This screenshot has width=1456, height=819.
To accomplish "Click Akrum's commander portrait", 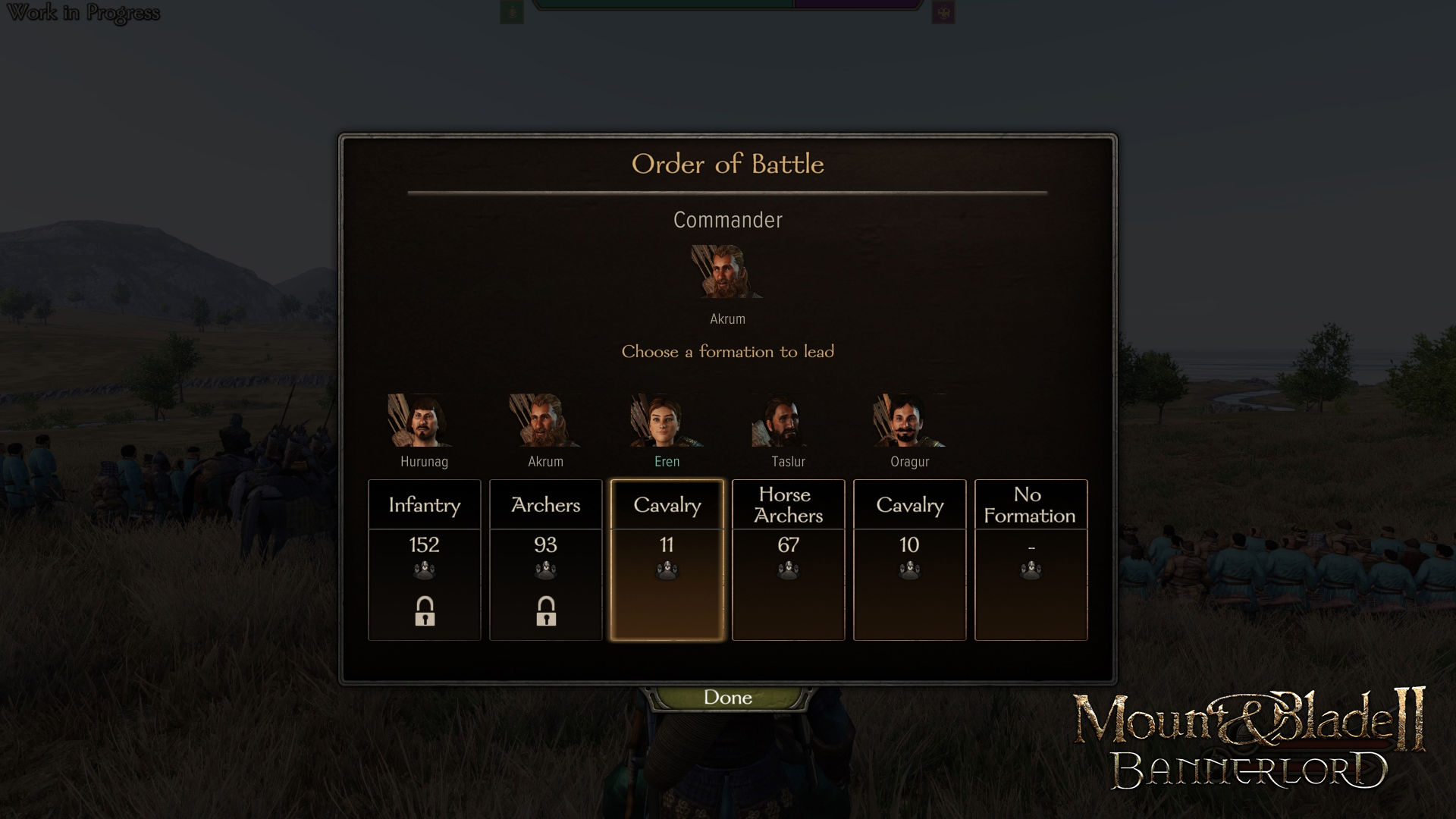I will (x=726, y=273).
